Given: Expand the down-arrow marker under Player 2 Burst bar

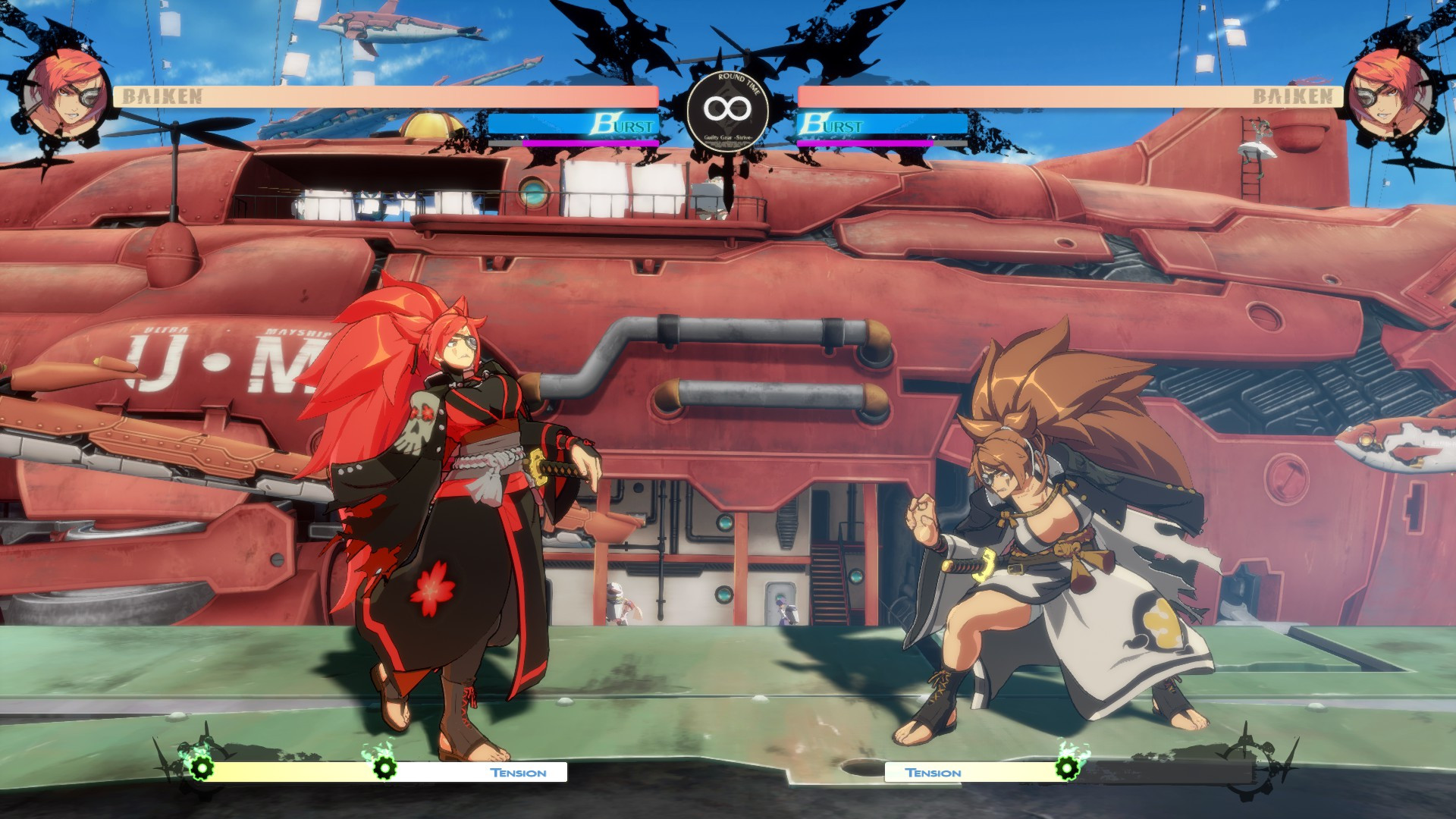Looking at the screenshot, I should point(934,139).
